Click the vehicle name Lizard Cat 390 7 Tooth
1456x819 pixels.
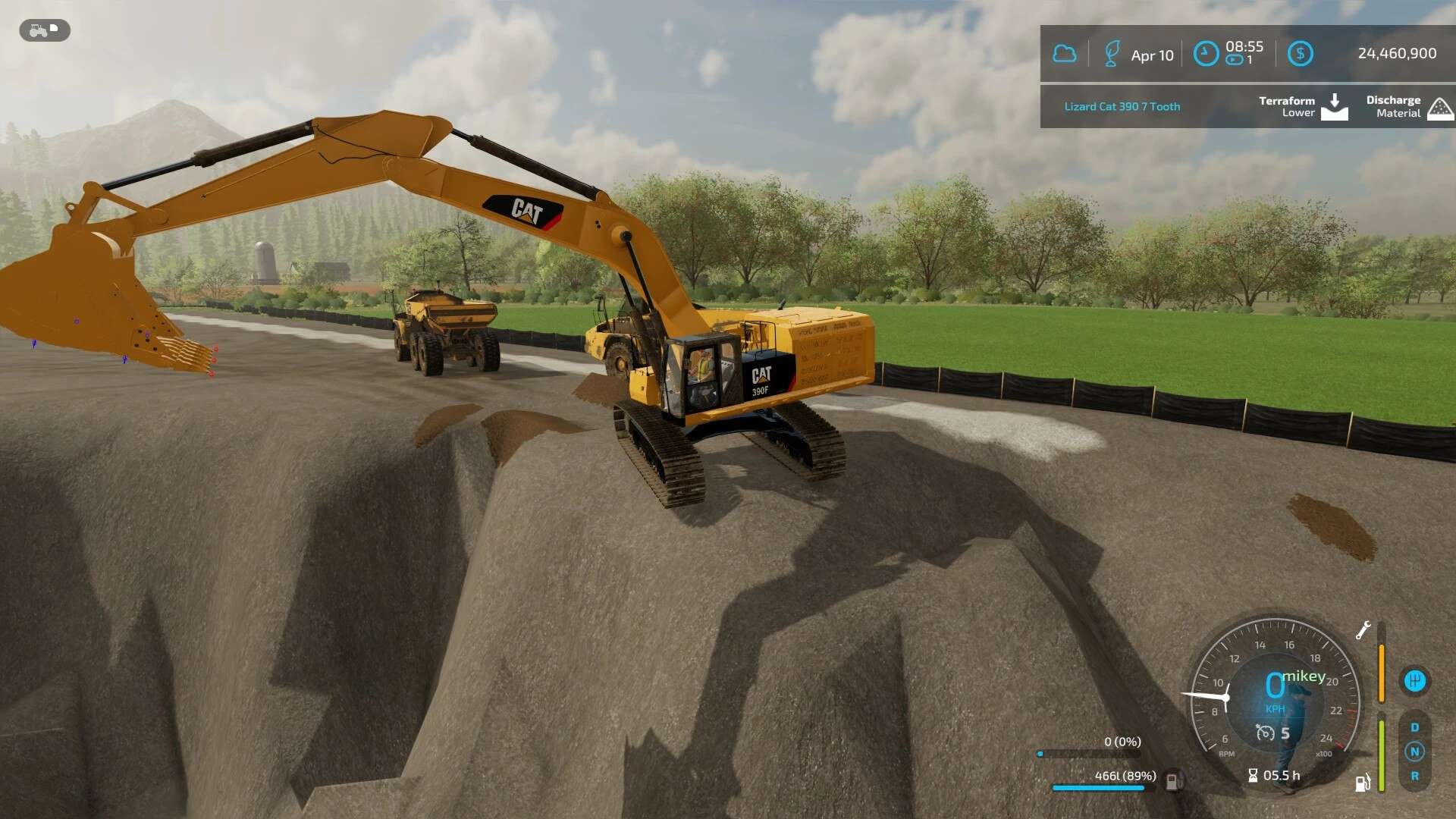(x=1121, y=106)
